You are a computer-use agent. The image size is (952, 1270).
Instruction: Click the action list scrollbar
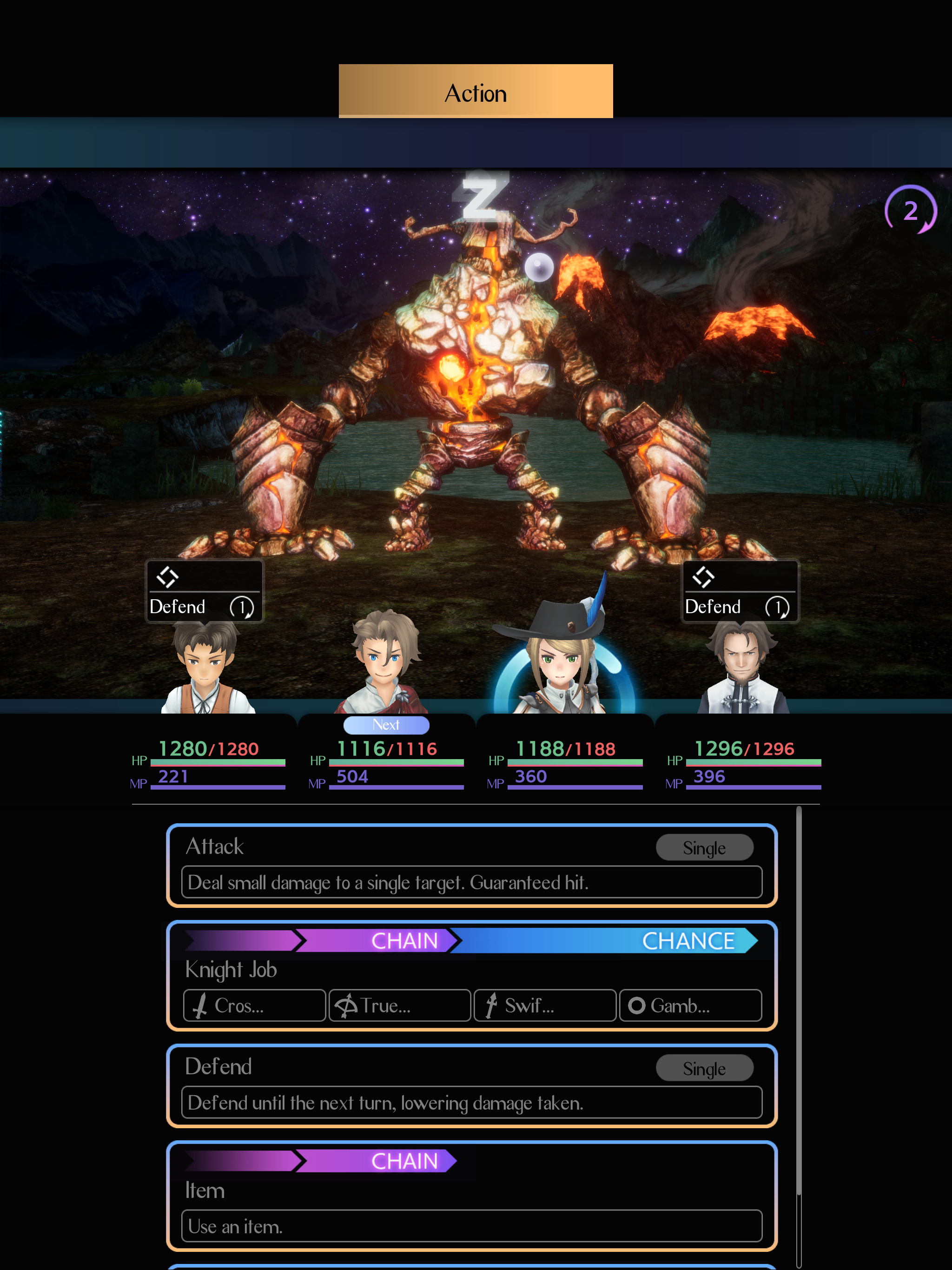click(799, 1033)
